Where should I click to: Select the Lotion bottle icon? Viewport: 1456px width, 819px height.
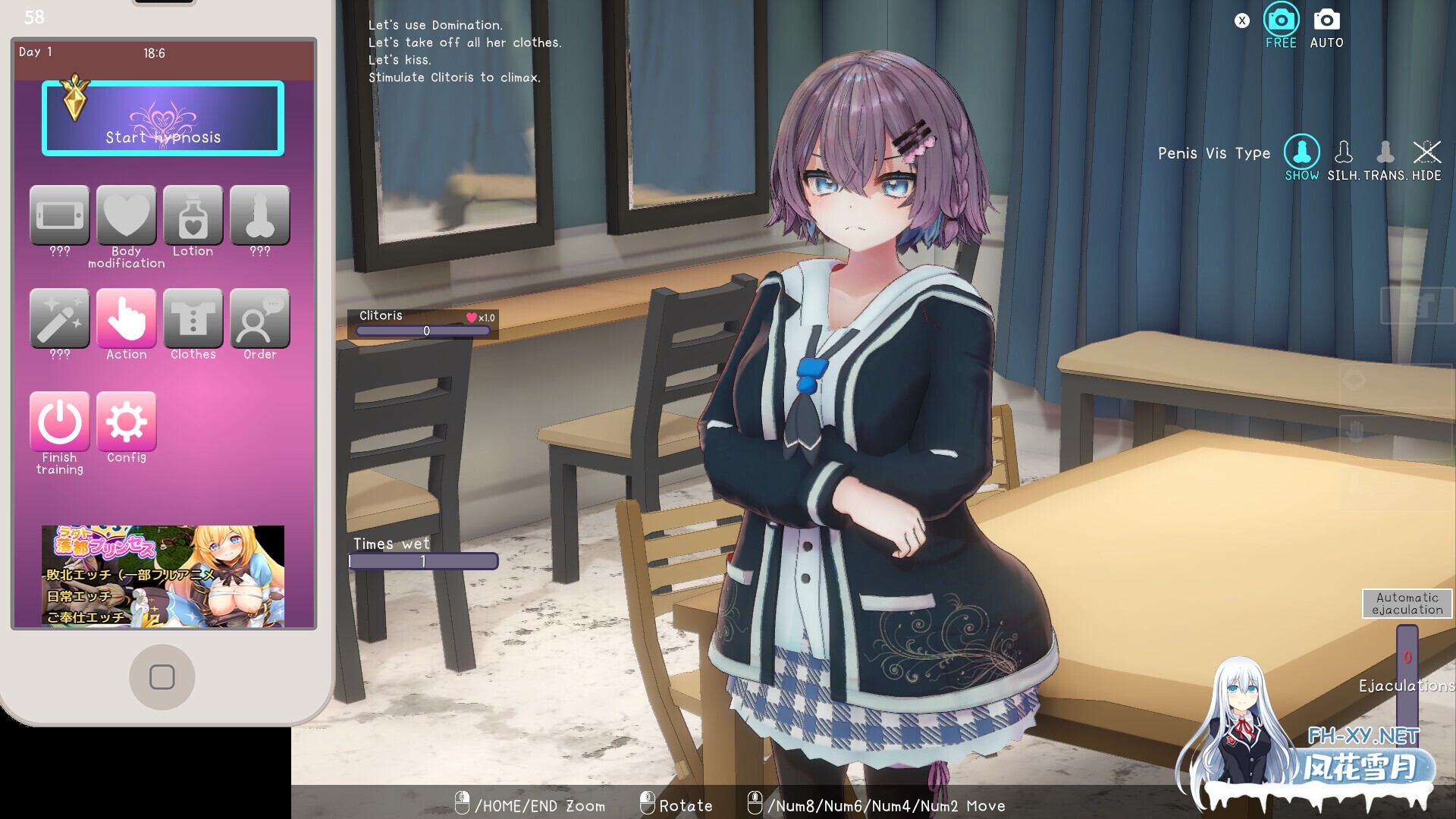click(x=193, y=216)
